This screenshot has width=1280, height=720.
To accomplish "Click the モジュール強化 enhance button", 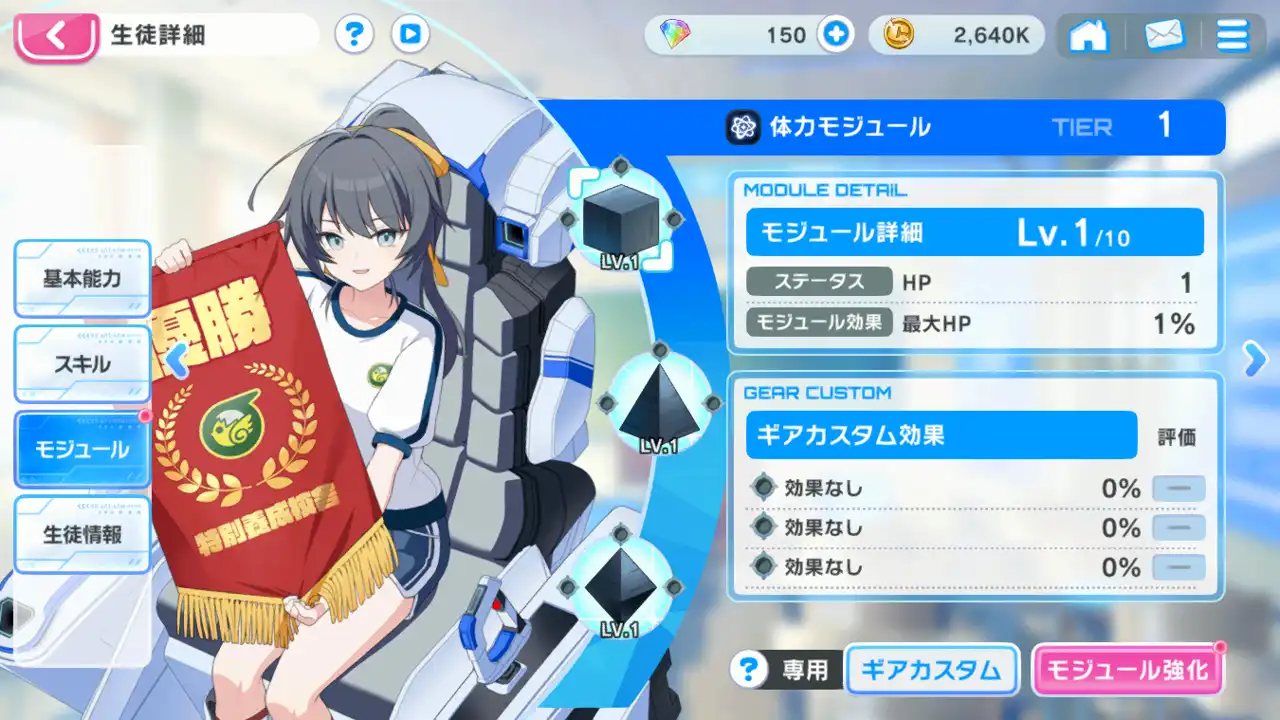I will (x=1126, y=670).
